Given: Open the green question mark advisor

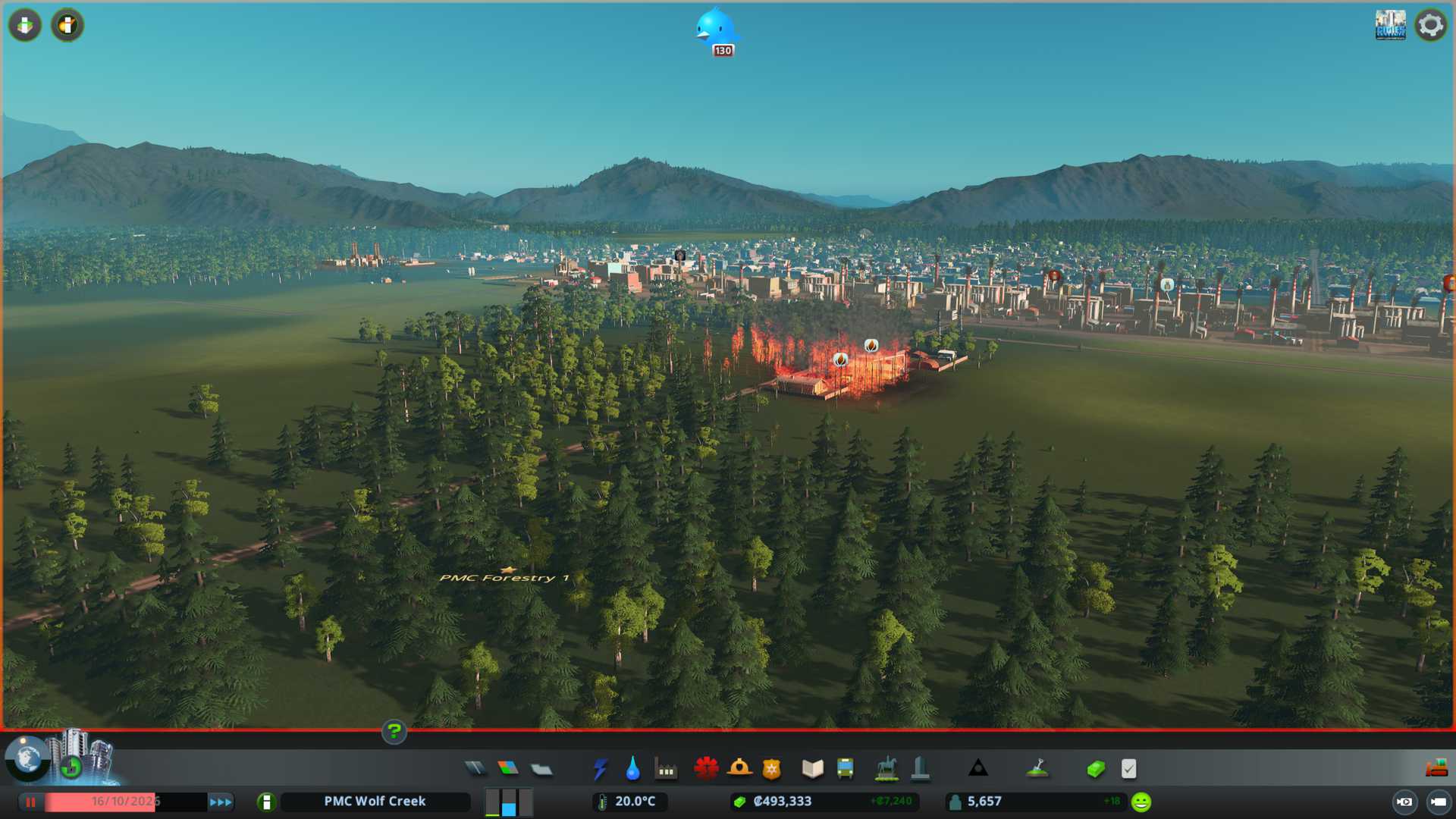Looking at the screenshot, I should [394, 732].
